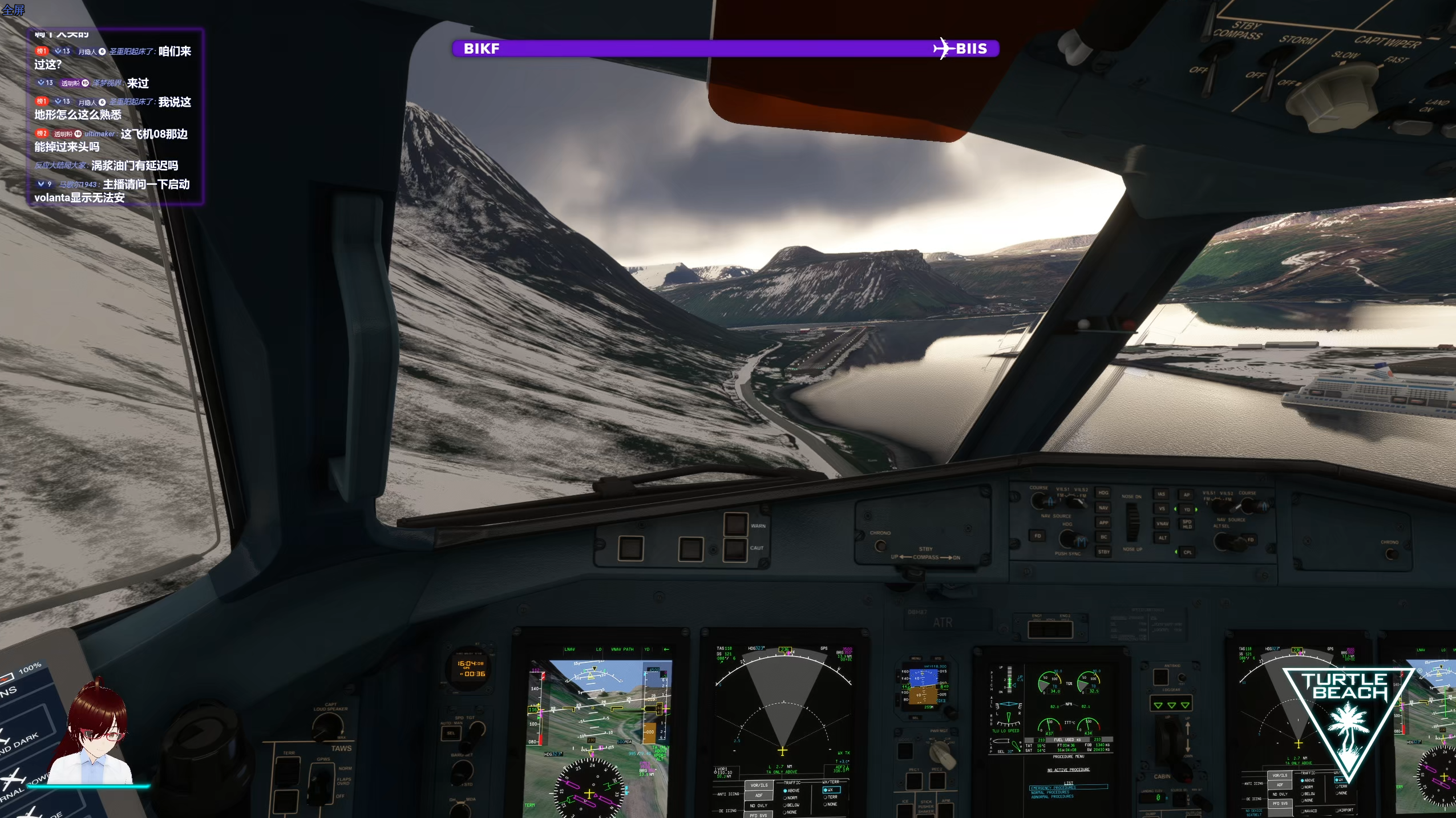Activate the NAV mode button
1456x818 pixels.
(1103, 508)
